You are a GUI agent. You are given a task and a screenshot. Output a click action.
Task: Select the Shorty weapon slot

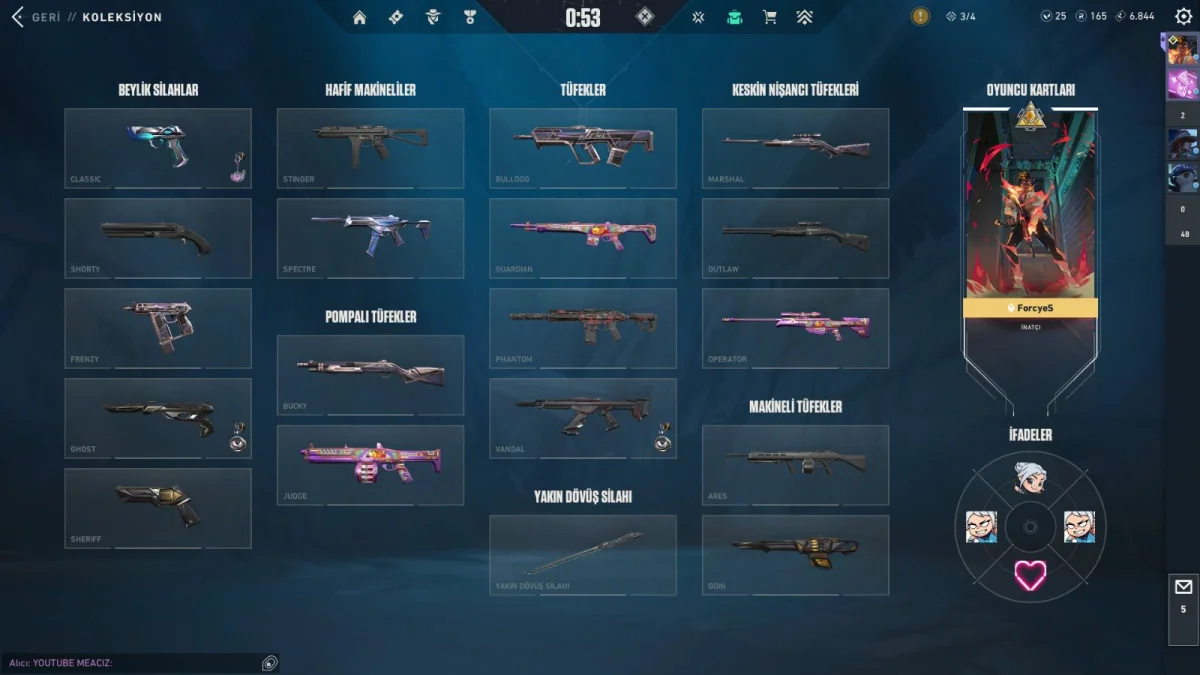pyautogui.click(x=157, y=238)
